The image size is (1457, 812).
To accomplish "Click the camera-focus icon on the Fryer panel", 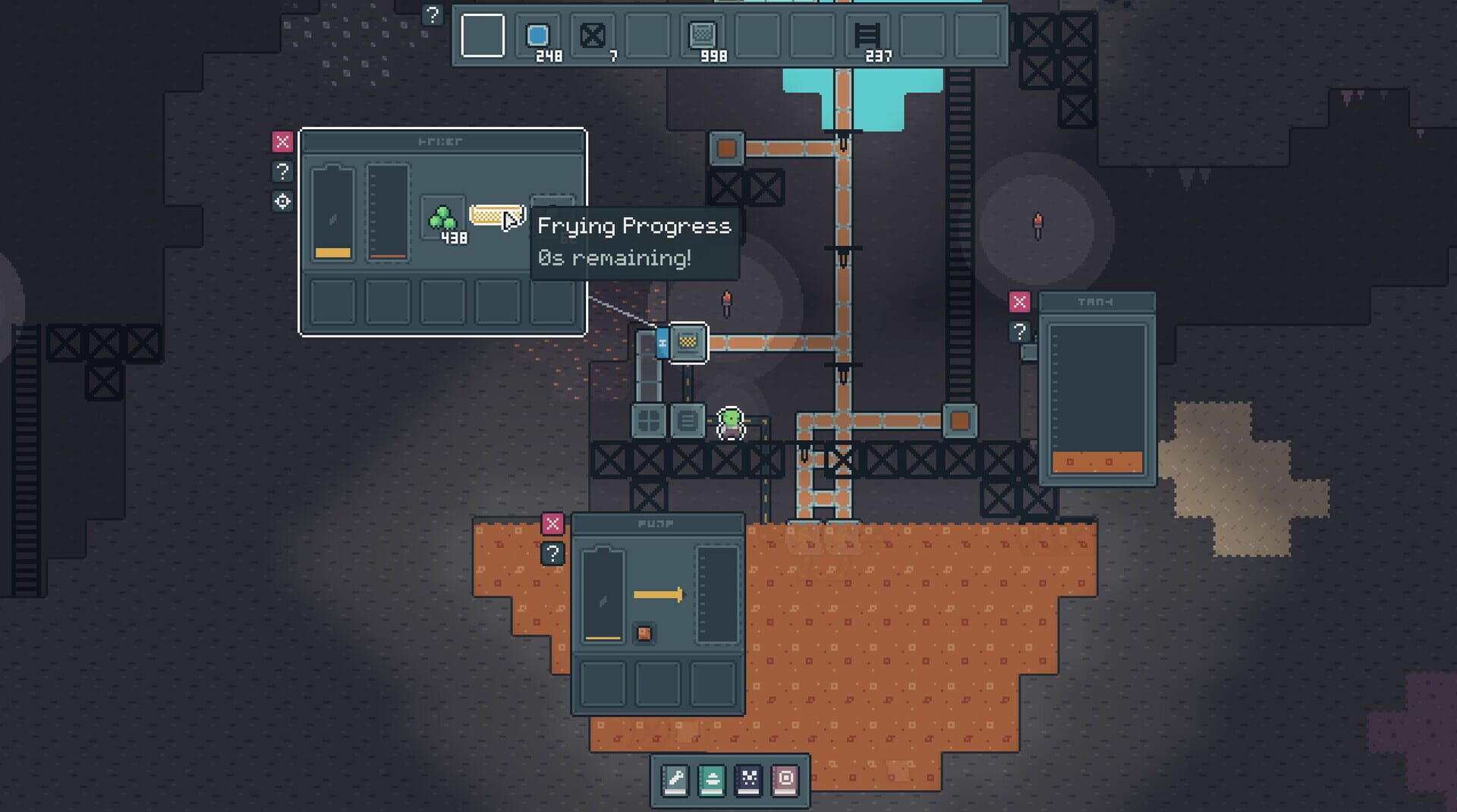I will [282, 201].
